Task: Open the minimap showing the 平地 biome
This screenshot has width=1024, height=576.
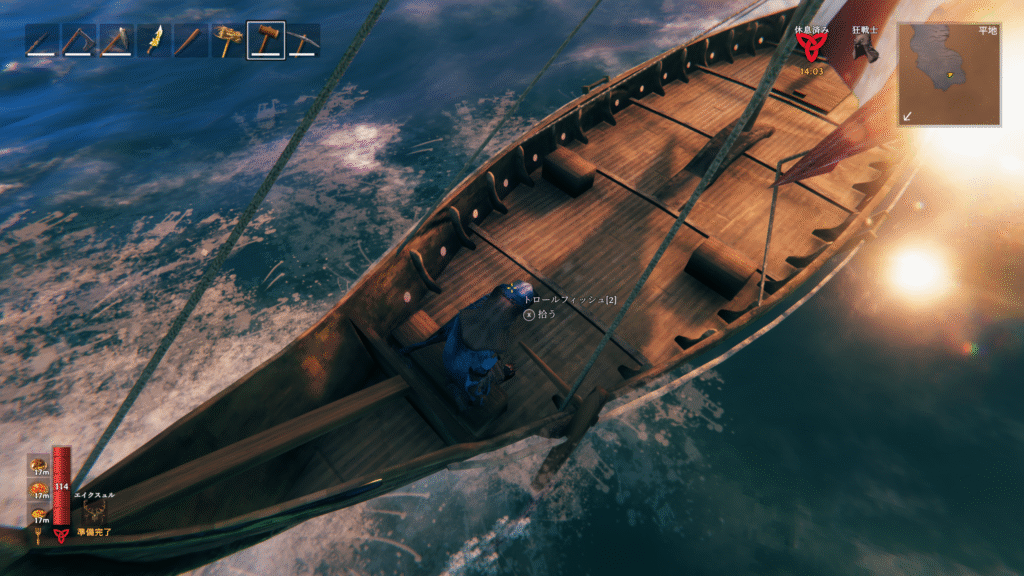Action: click(949, 74)
